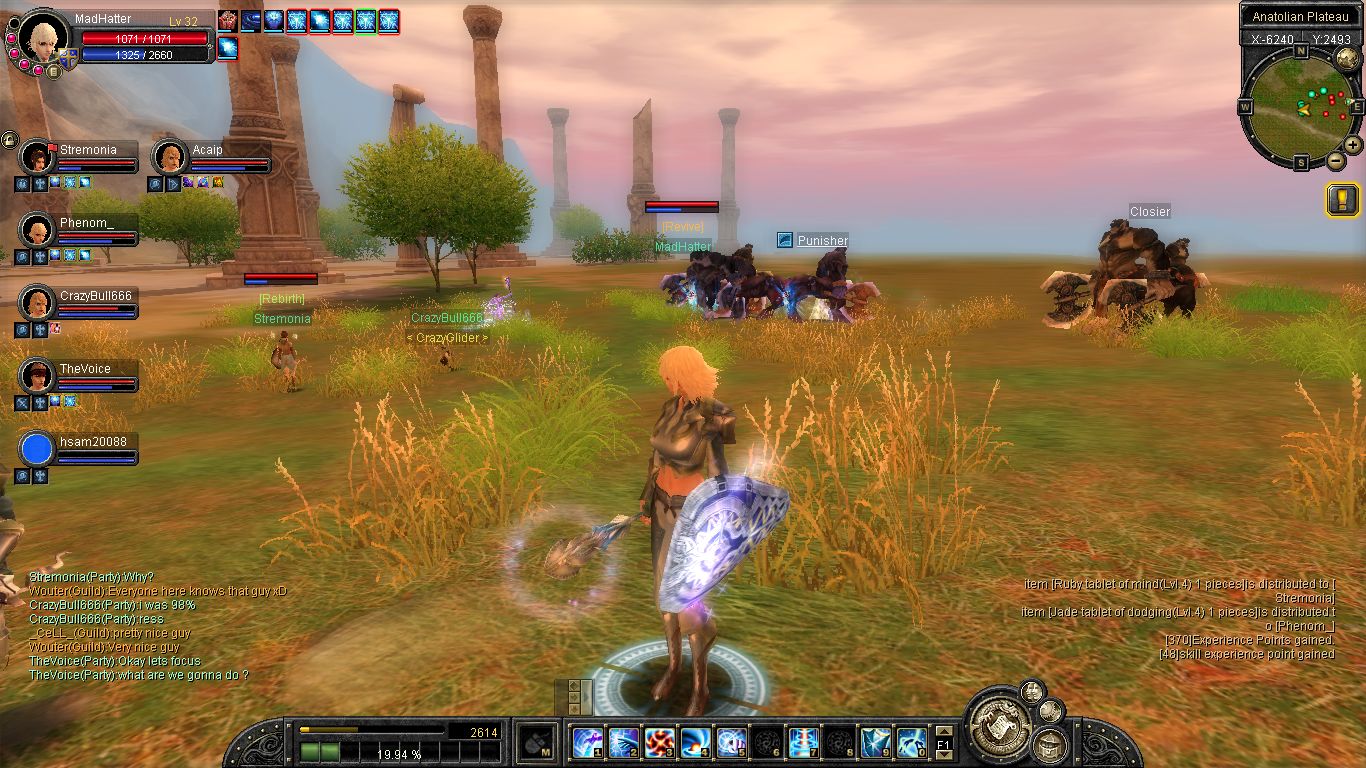Screen dimensions: 1366x768
Task: Click MadHatter's own character portrait
Action: click(43, 36)
